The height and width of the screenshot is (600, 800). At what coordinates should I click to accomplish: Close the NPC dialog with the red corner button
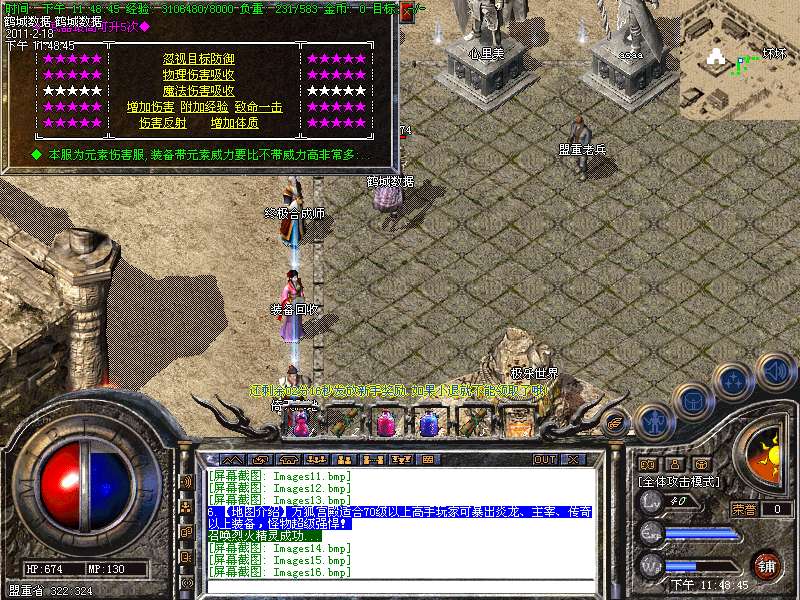click(x=407, y=12)
